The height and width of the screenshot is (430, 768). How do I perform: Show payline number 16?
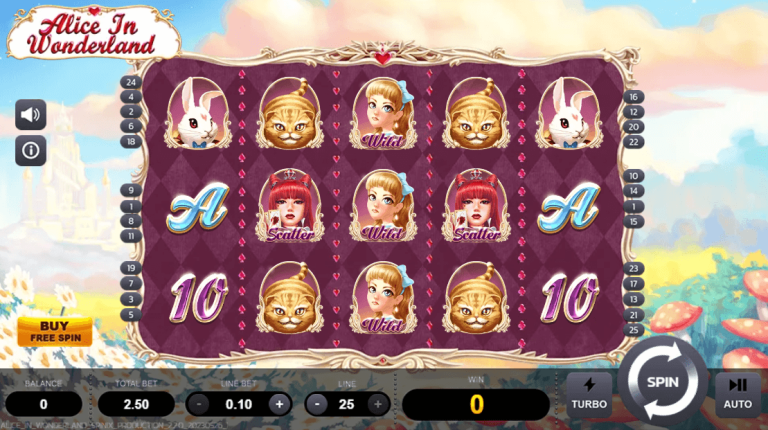(x=634, y=97)
